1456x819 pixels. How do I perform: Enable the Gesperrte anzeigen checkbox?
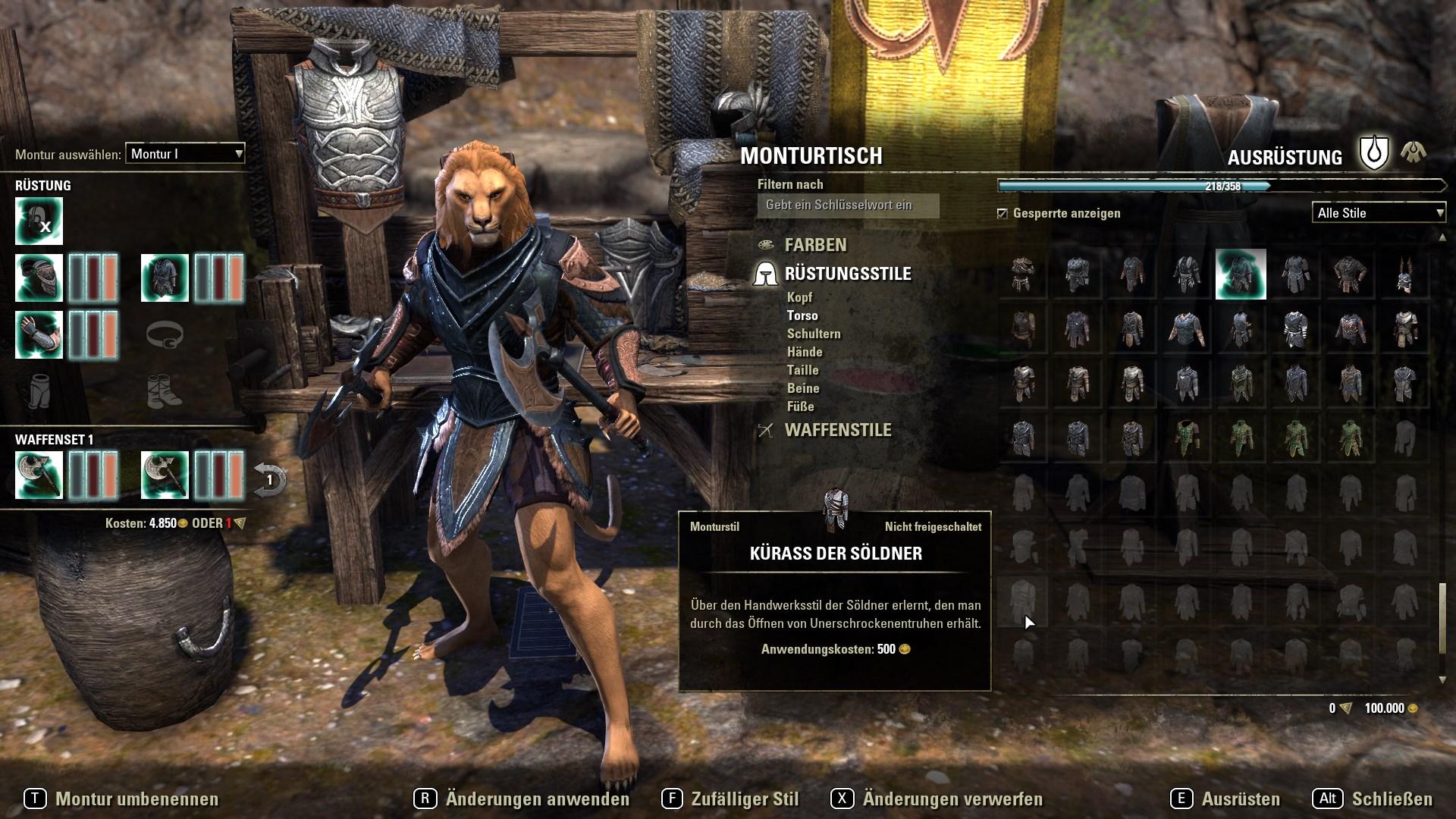click(1003, 214)
